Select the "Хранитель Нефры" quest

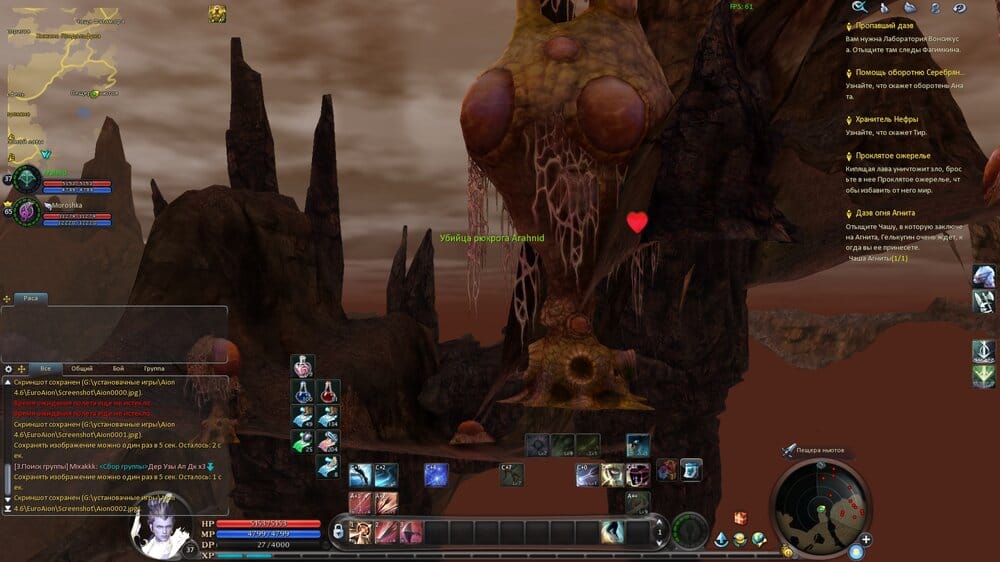click(x=886, y=119)
